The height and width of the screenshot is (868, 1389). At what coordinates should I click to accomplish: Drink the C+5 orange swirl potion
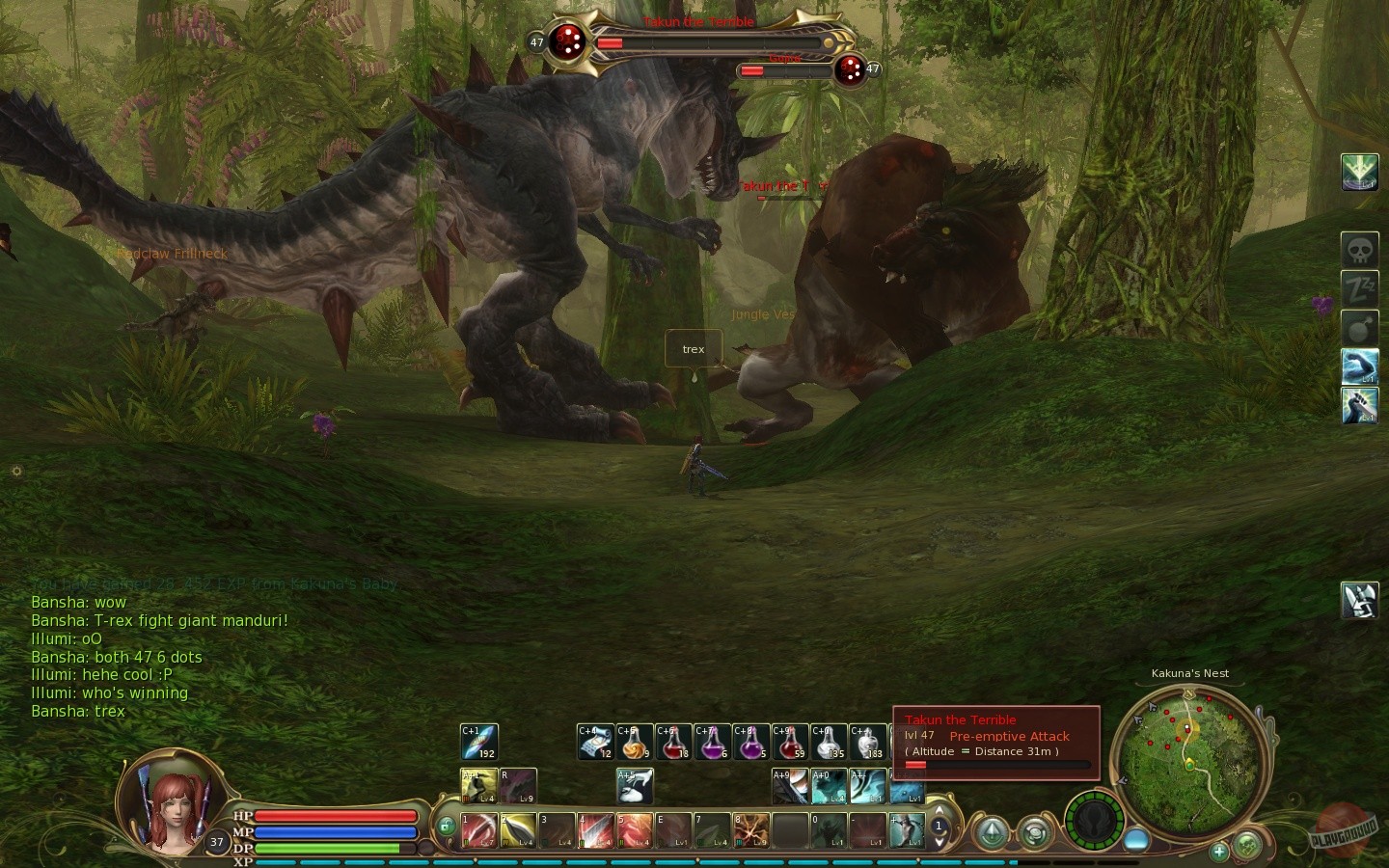tap(634, 742)
